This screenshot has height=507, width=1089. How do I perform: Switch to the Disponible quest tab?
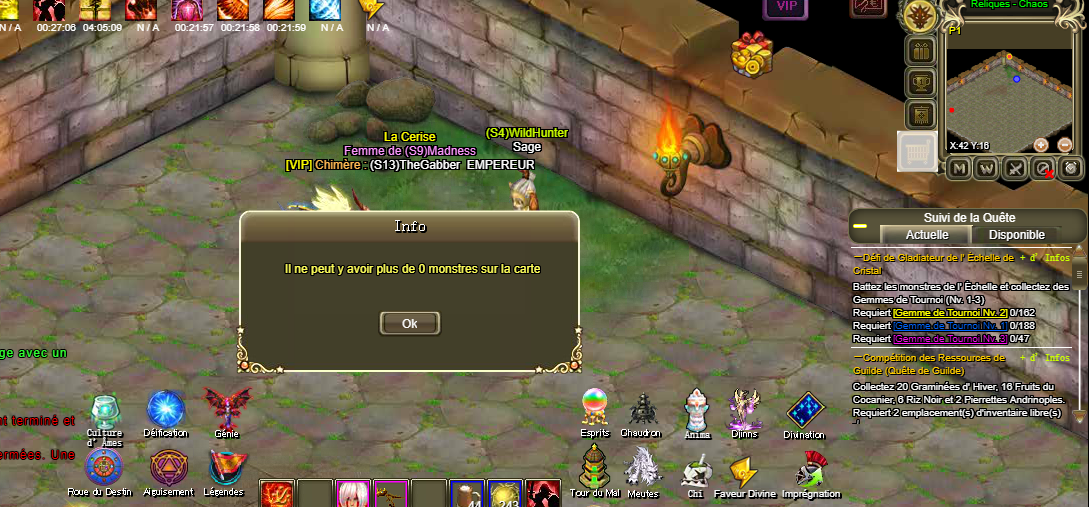click(x=1016, y=235)
